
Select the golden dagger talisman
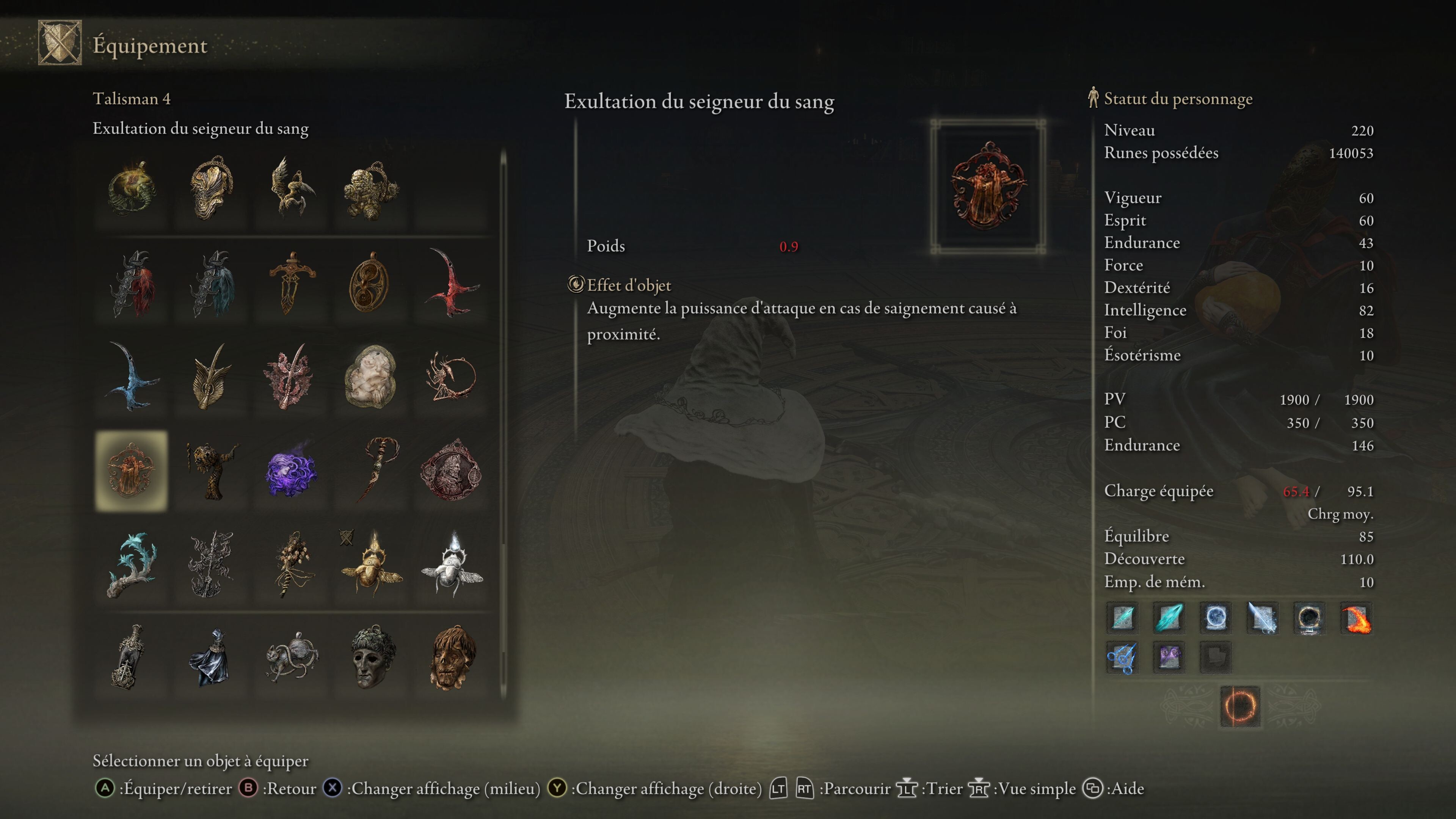point(291,284)
